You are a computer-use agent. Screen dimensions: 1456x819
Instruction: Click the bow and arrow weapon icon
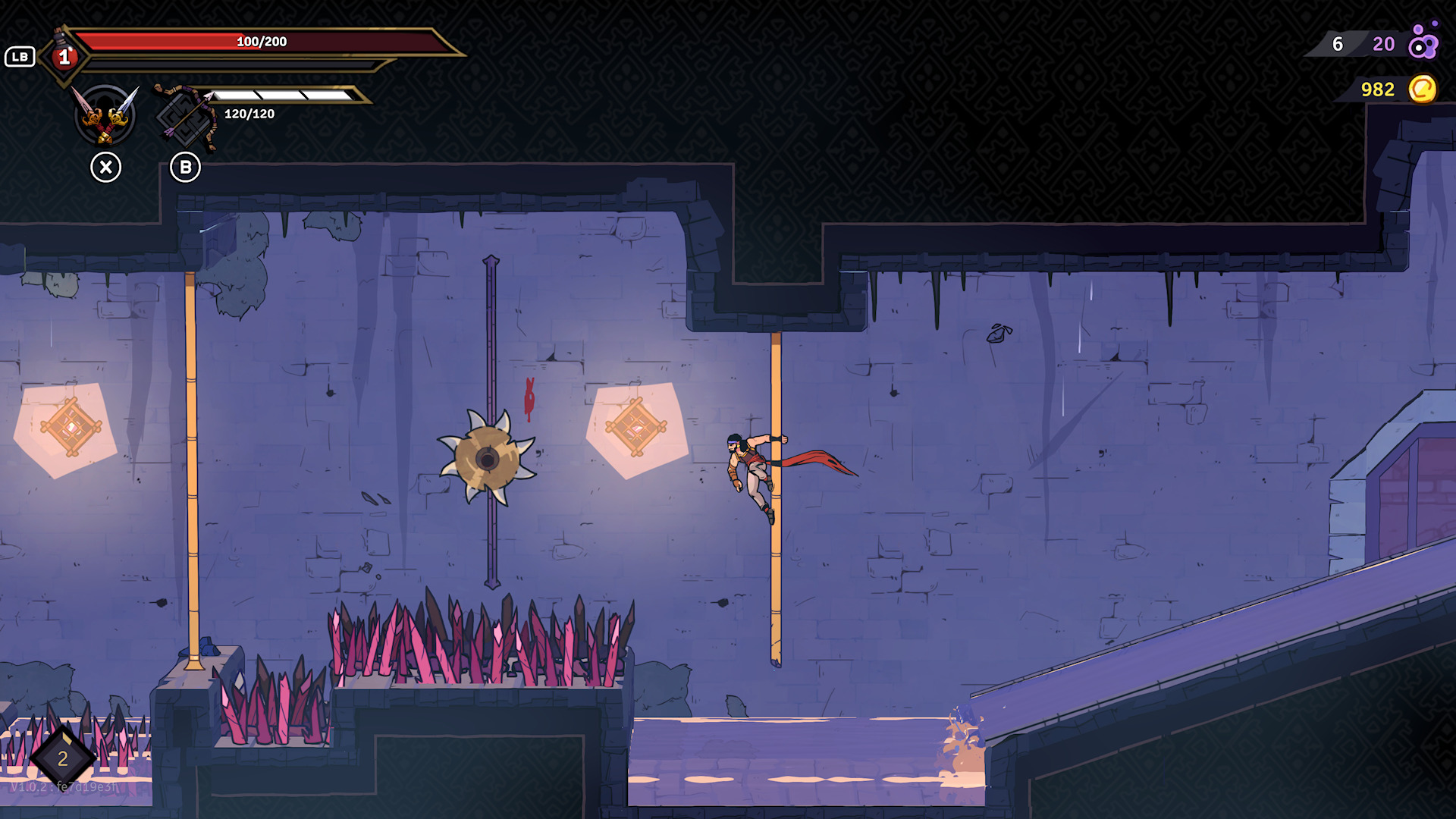point(186,115)
